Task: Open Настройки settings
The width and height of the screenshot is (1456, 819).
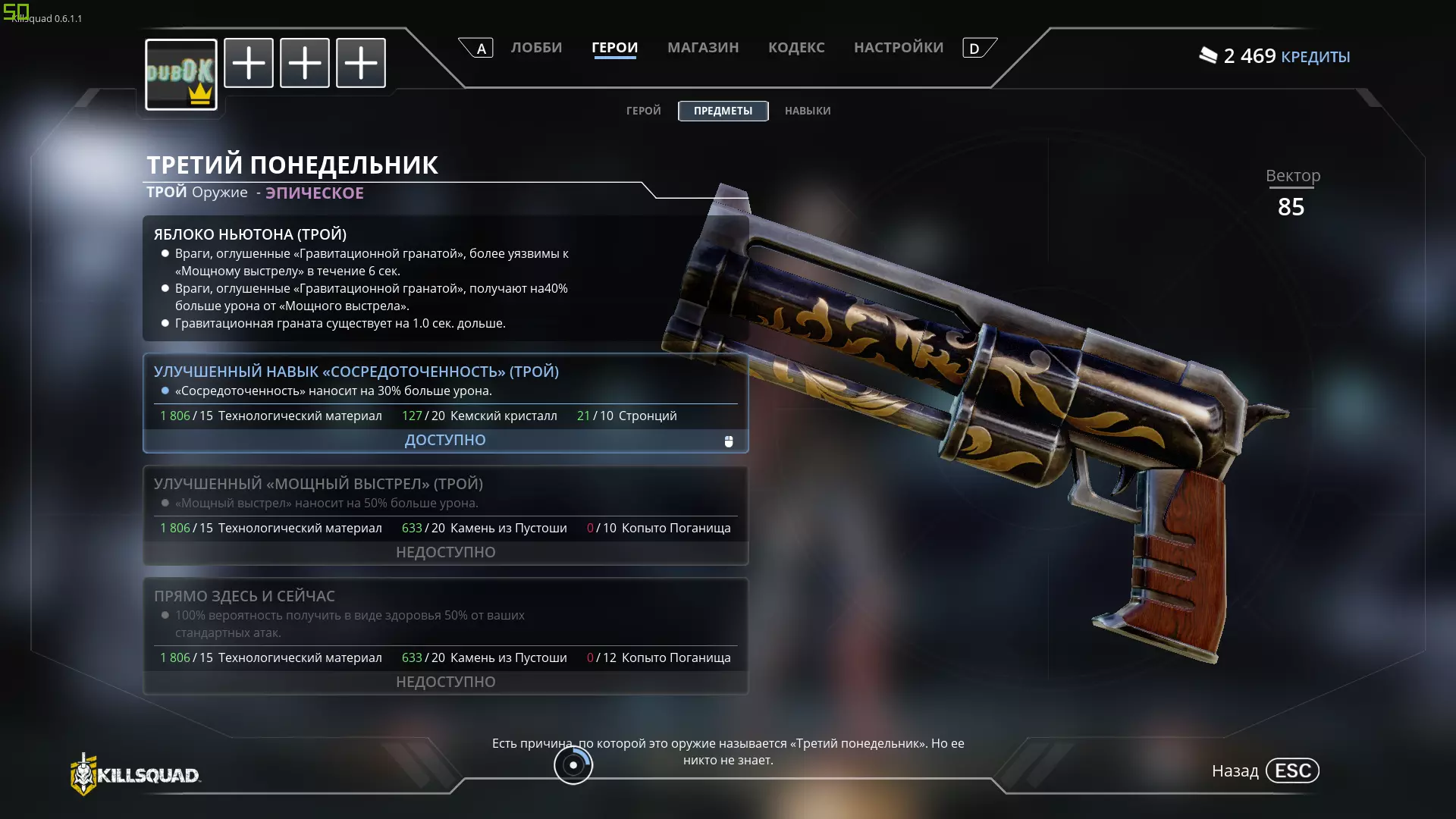Action: 899,48
